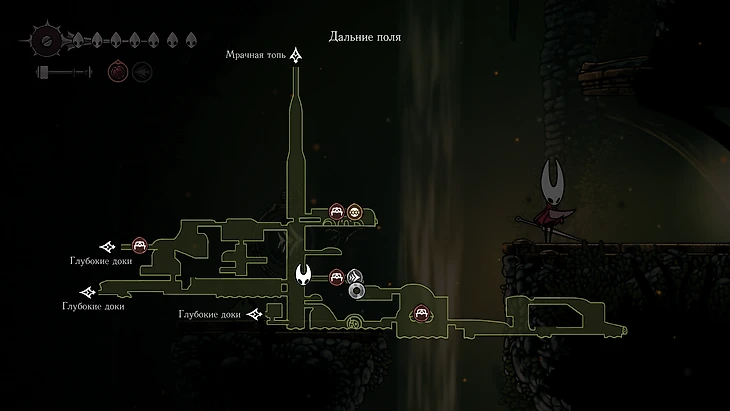Viewport: 730px width, 411px height.
Task: Click the Глубокие доки exit arrow right of its label
Action: click(x=255, y=315)
